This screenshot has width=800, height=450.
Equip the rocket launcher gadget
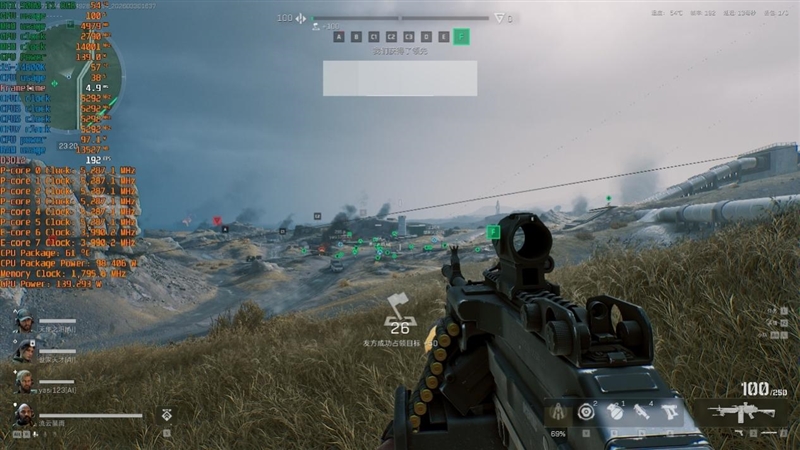pos(642,412)
